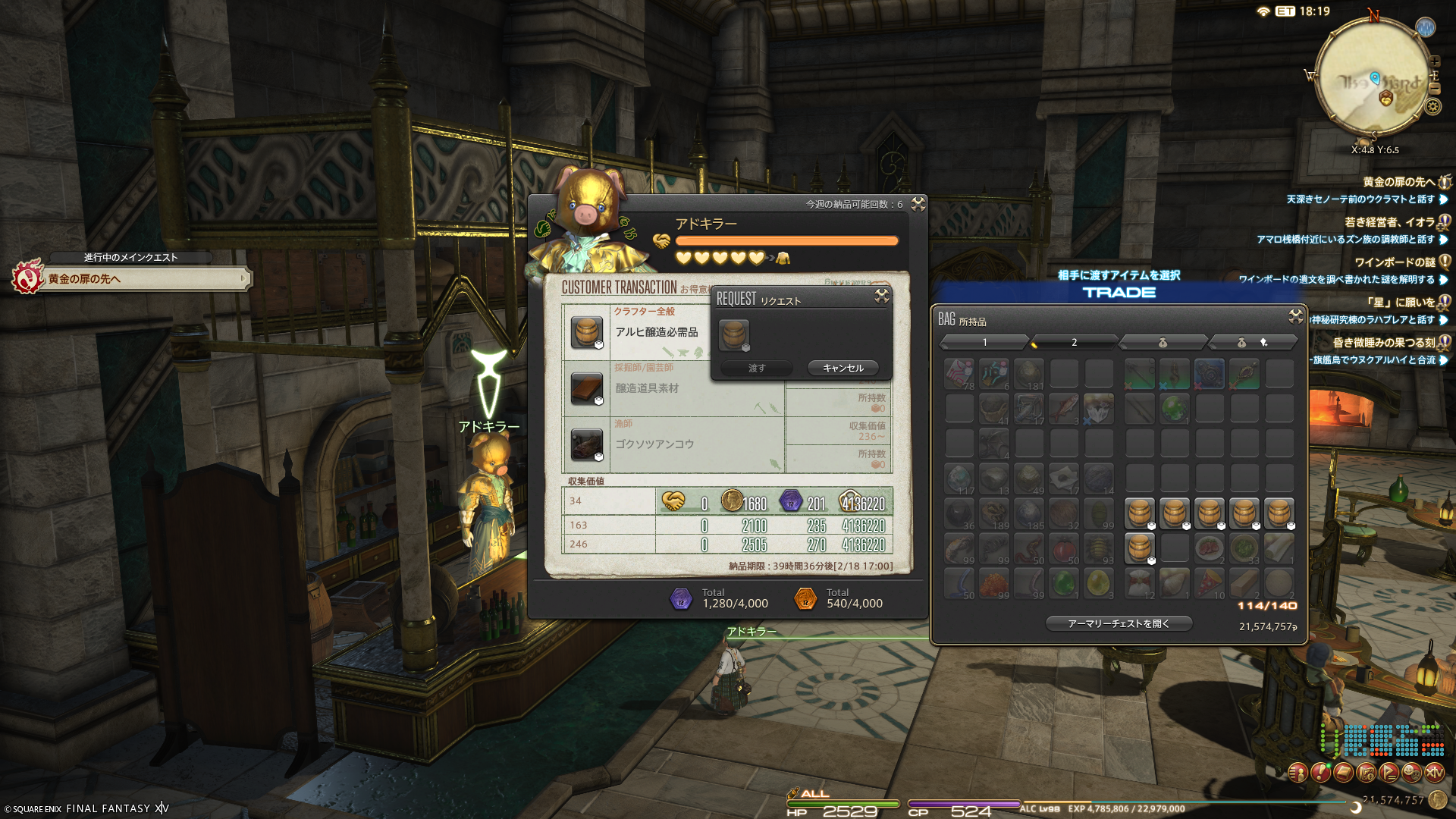1456x819 pixels.
Task: Close the Bag inventory window
Action: pos(1295,315)
